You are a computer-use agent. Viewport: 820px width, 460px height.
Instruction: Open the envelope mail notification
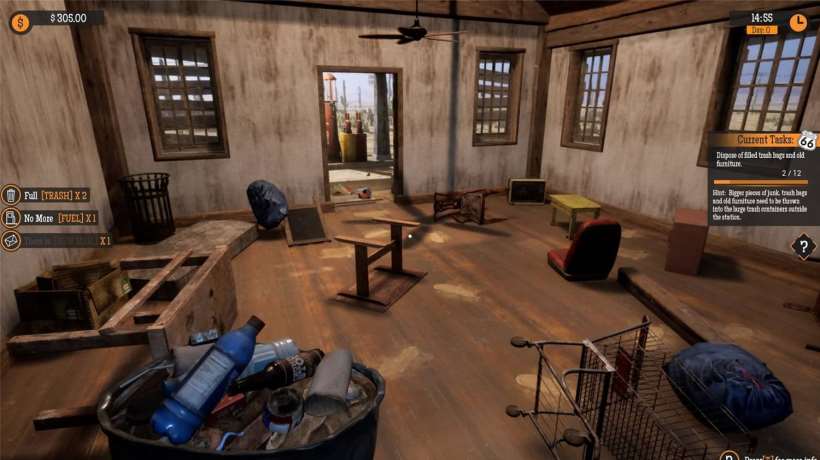(11, 240)
